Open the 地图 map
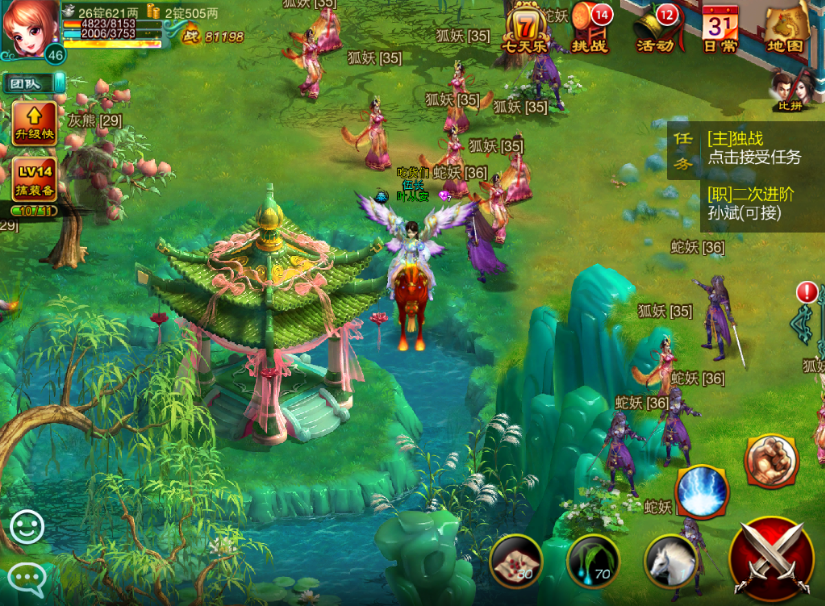The image size is (825, 606). pos(787,27)
